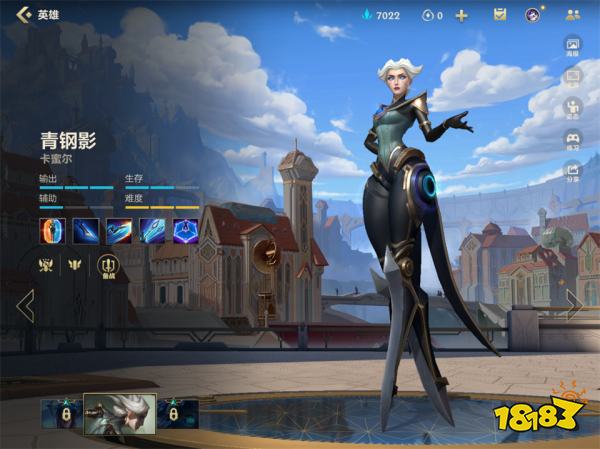Select the winged crest role icon

(74, 265)
